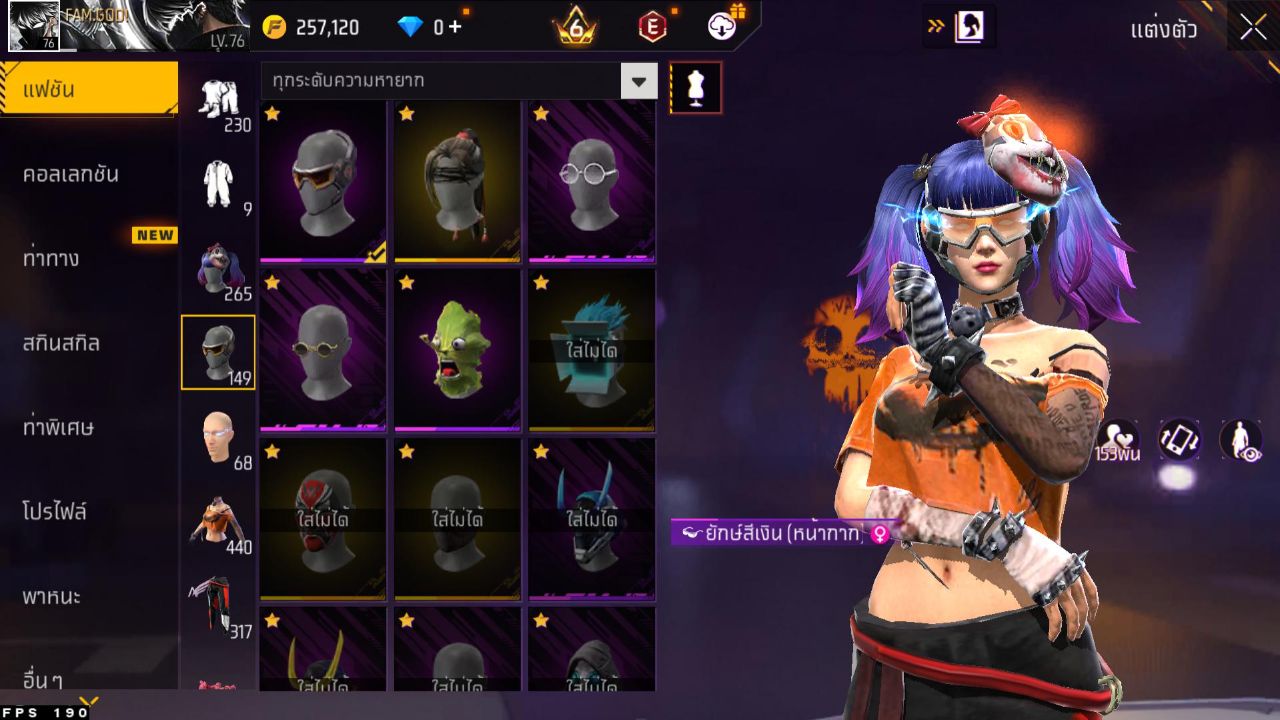Click the 153พัน likes heart icon

(1122, 440)
